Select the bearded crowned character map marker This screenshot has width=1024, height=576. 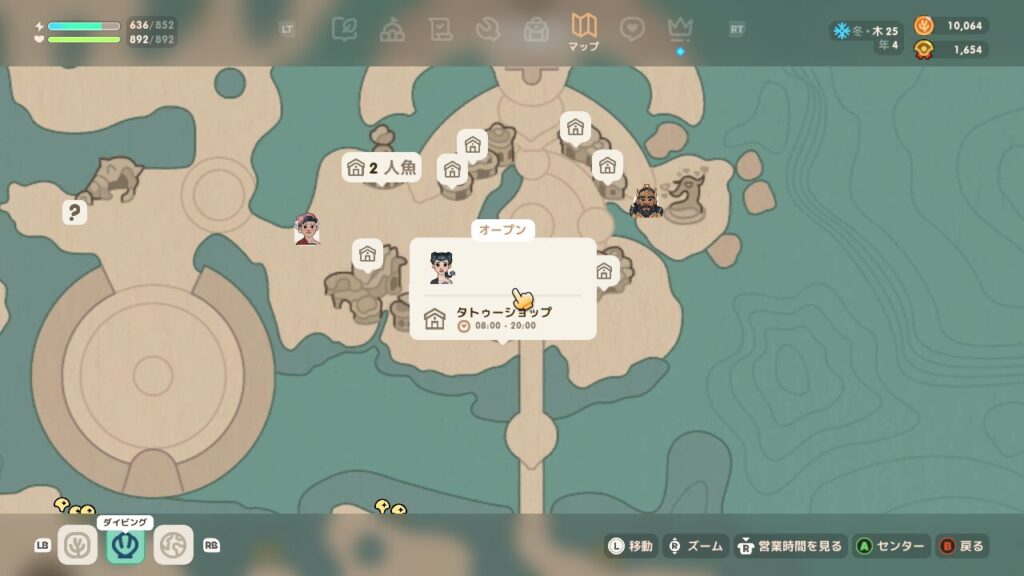[x=646, y=202]
